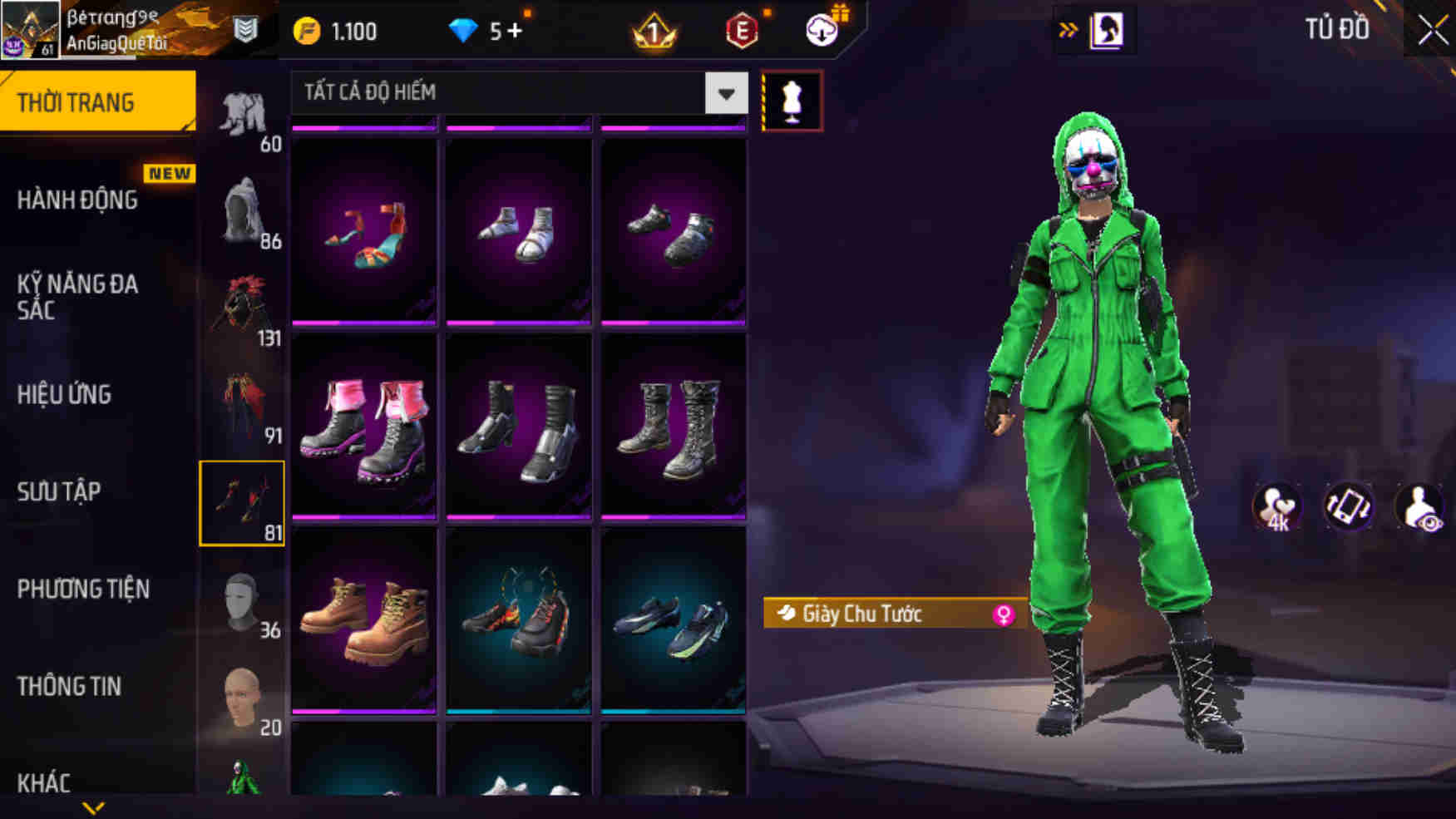Click the character visibility preview icon
This screenshot has height=819, width=1456.
click(x=1419, y=507)
